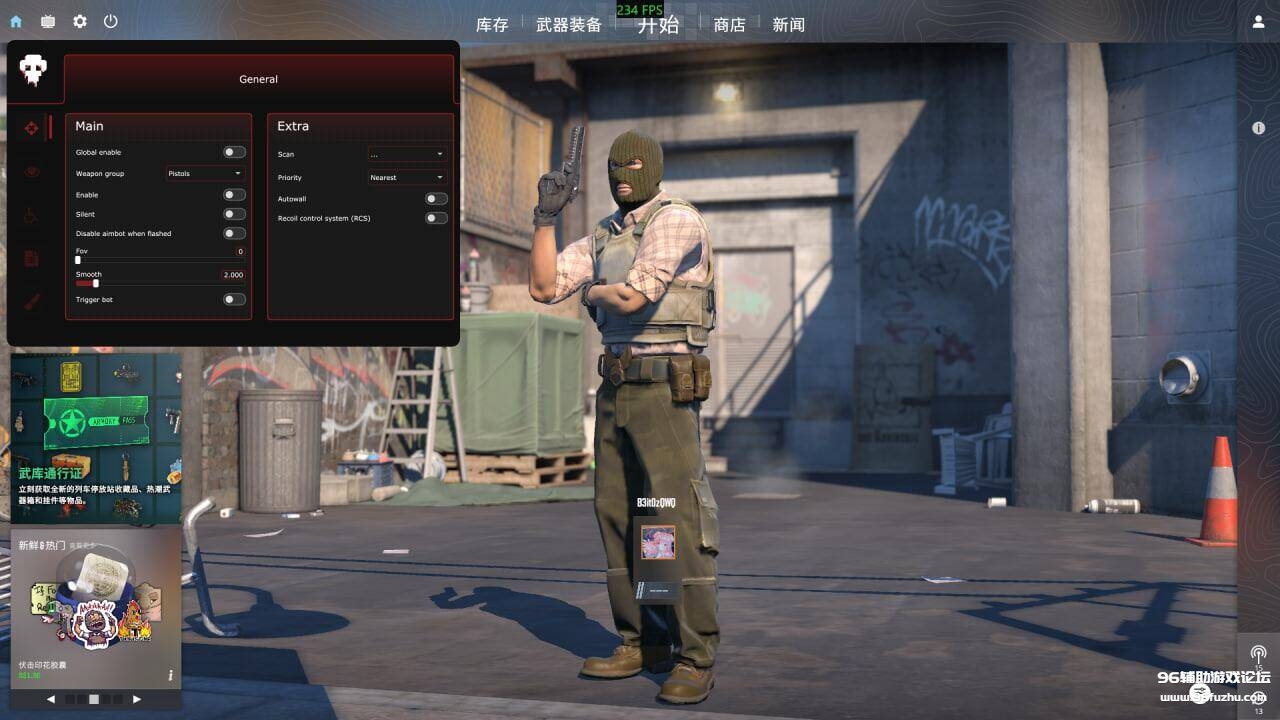Open the 库存 inventory tab
The image size is (1280, 720).
(x=492, y=25)
